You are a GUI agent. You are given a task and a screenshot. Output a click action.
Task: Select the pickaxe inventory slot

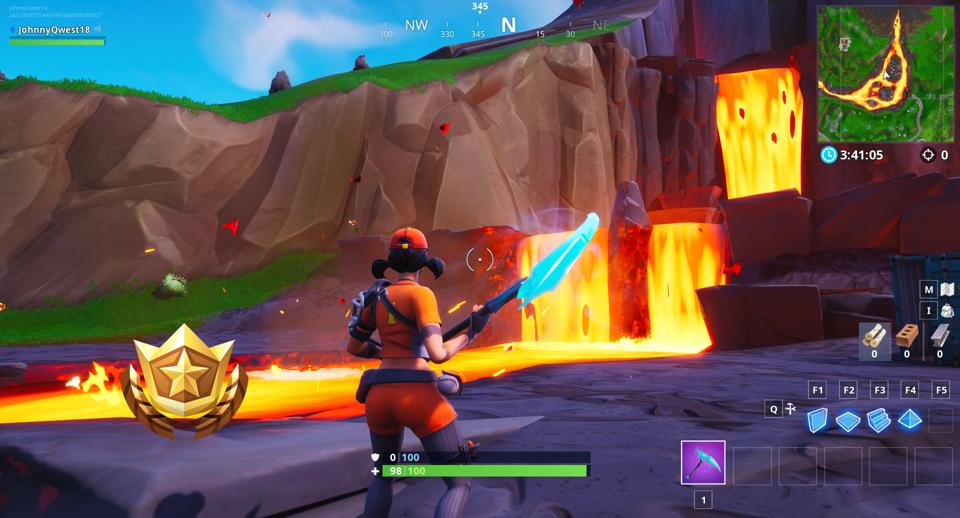click(x=703, y=464)
